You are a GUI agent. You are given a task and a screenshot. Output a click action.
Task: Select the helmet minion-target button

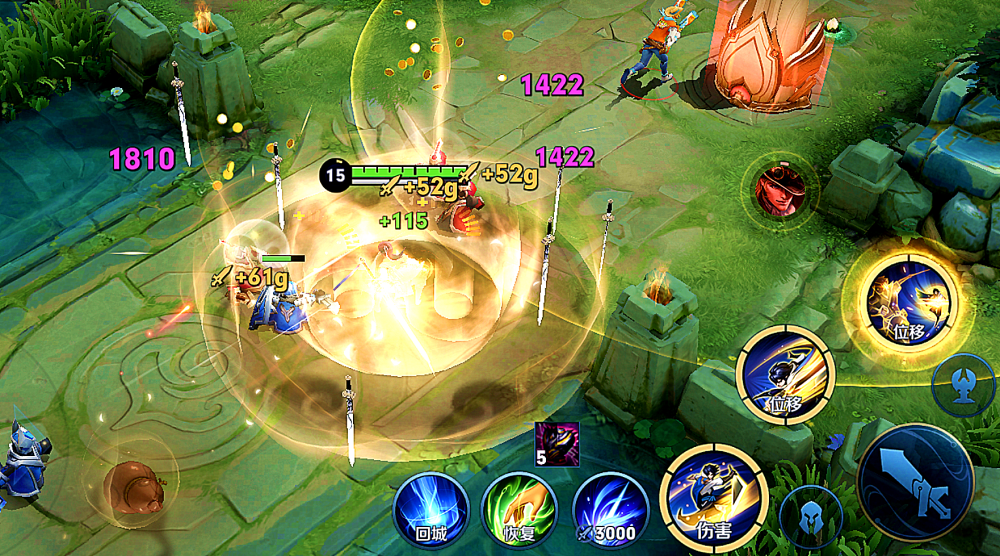[811, 517]
